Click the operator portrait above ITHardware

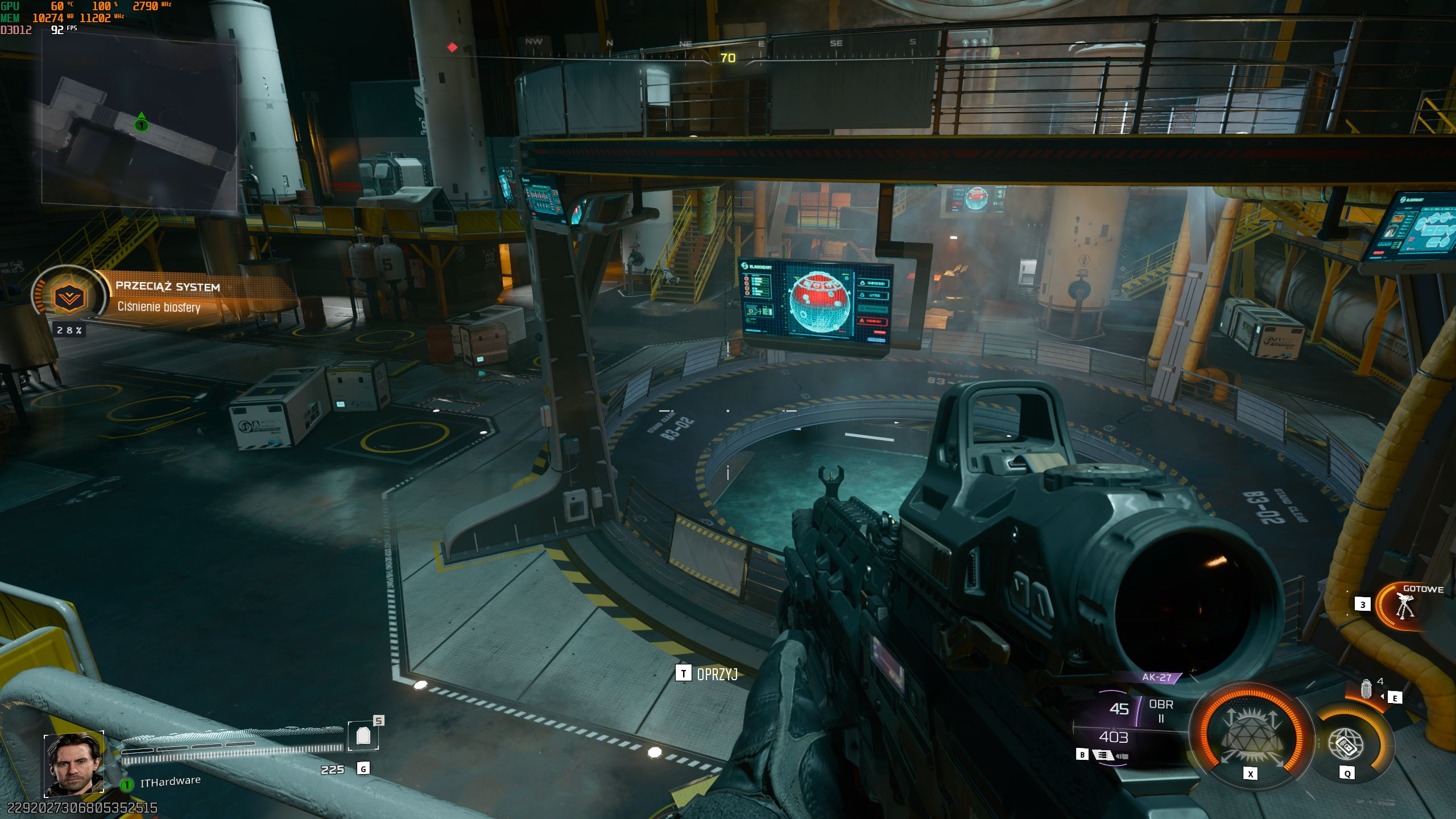point(74,764)
